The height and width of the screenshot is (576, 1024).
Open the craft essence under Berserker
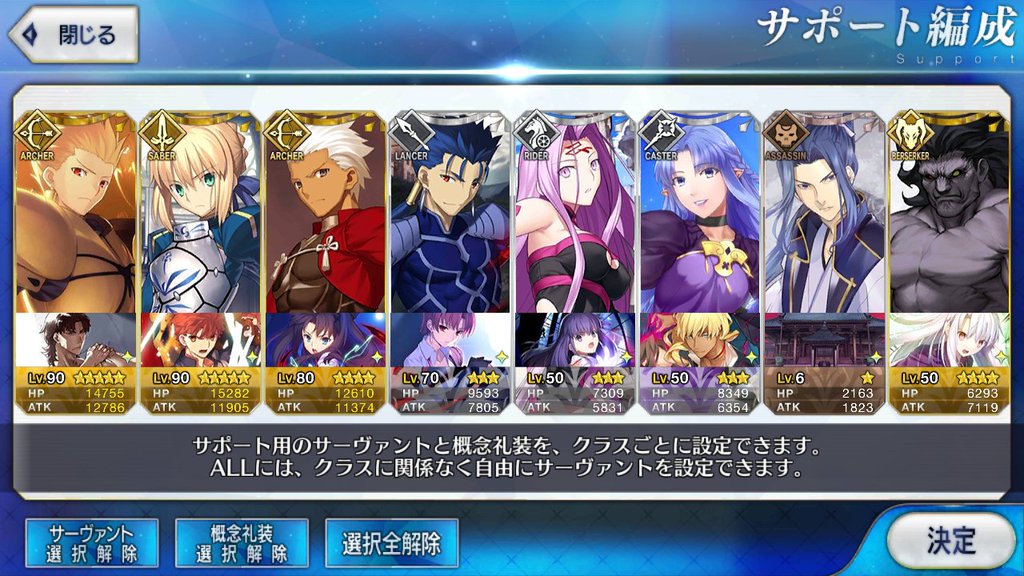tap(948, 340)
